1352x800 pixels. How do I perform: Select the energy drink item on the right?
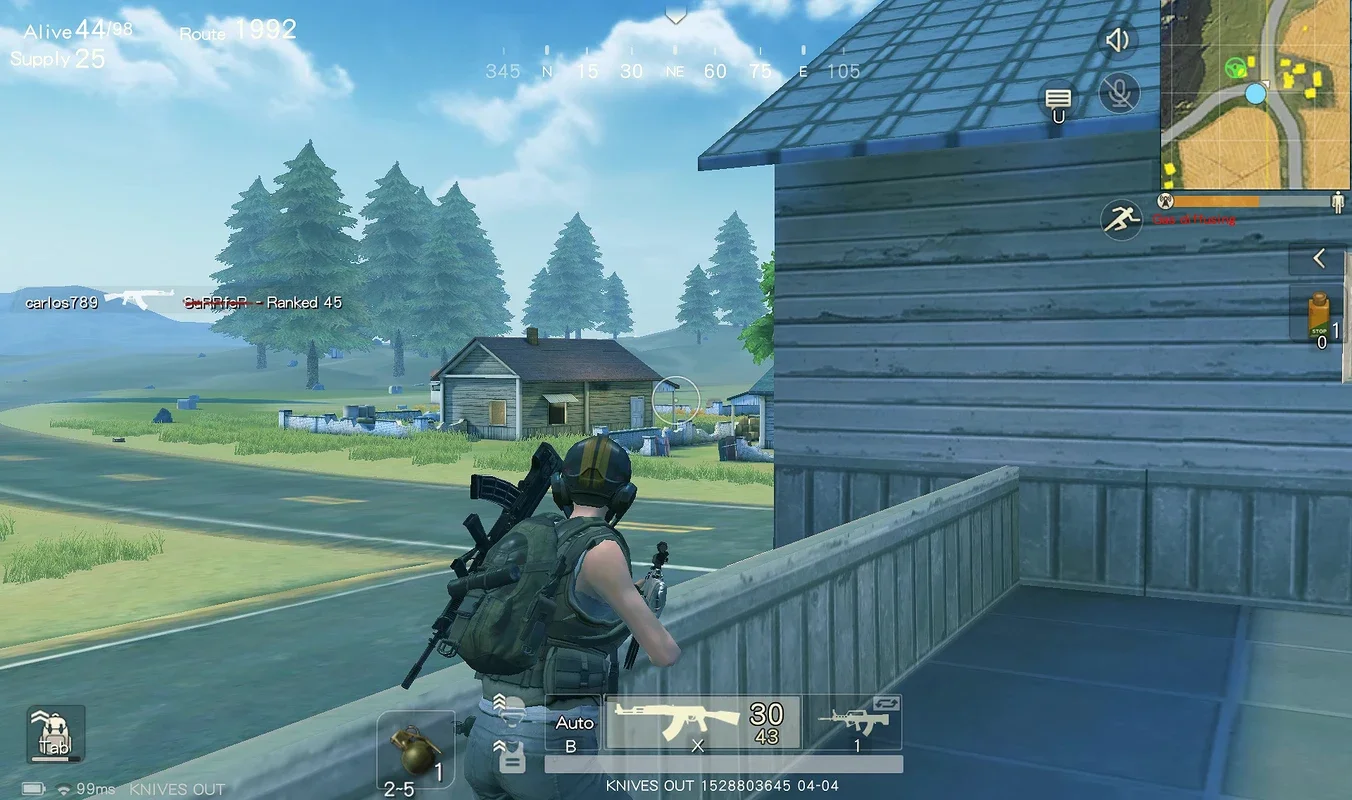click(1318, 316)
